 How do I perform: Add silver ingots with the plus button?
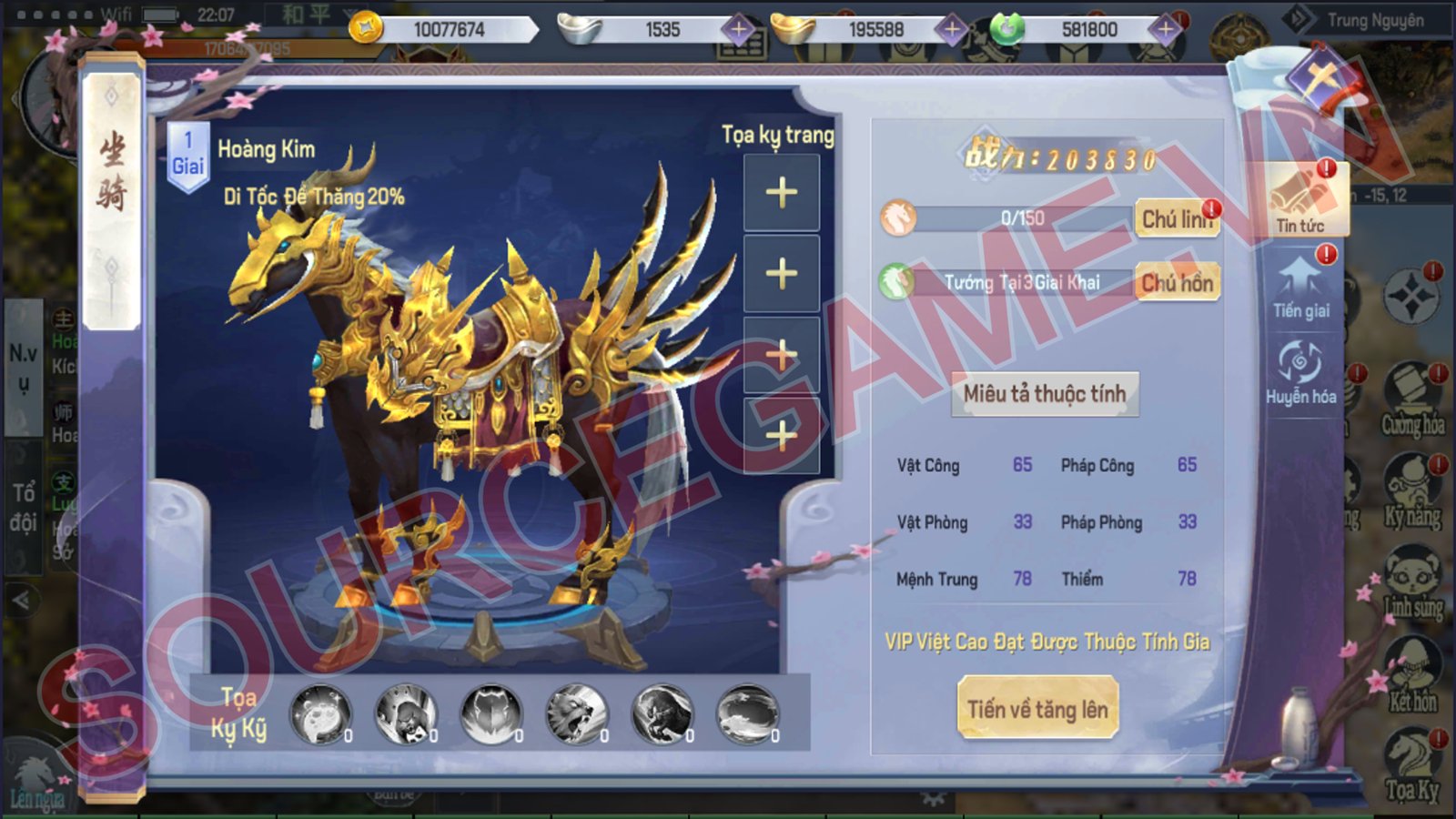(739, 30)
